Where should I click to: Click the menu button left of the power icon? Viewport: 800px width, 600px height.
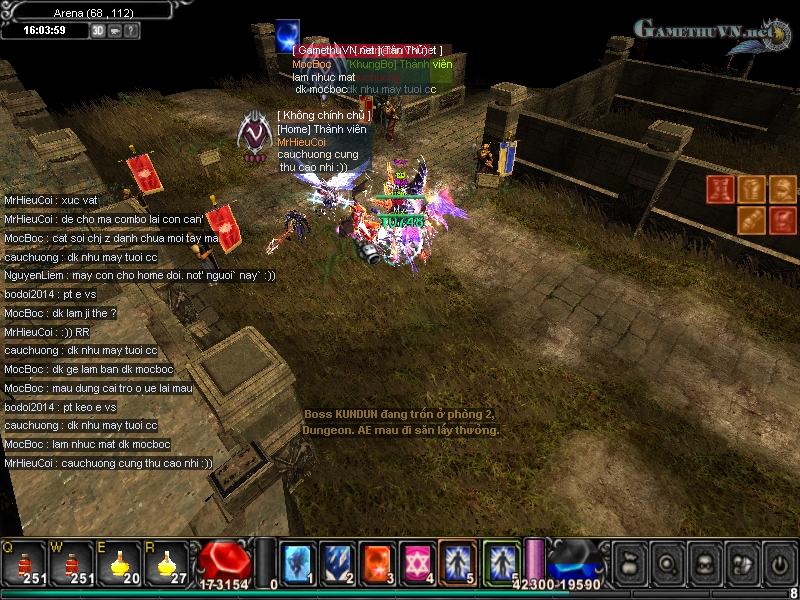pyautogui.click(x=741, y=563)
